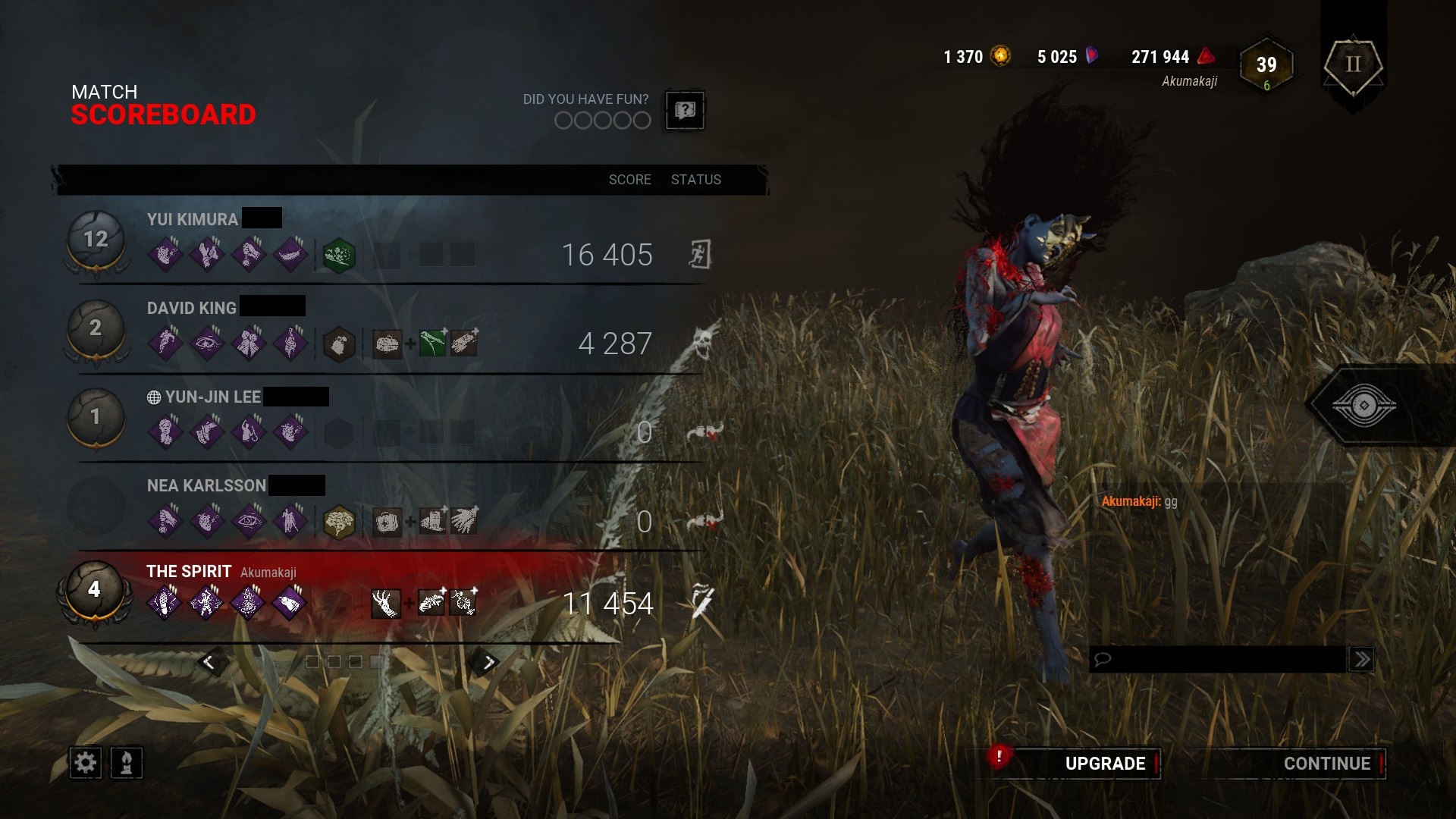Click David King's toolbox item icon
Viewport: 1456px width, 819px height.
388,344
